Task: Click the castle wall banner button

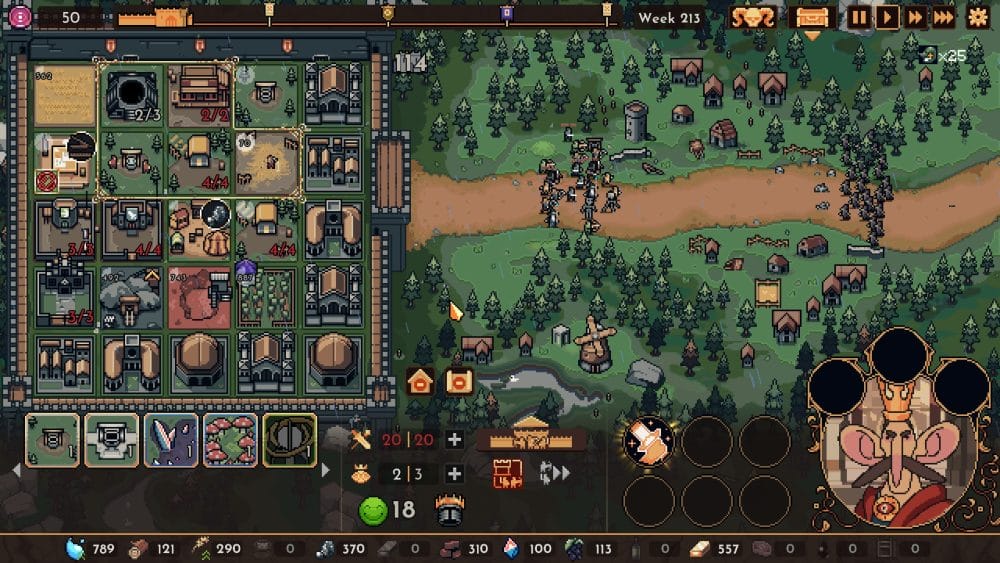Action: (530, 440)
